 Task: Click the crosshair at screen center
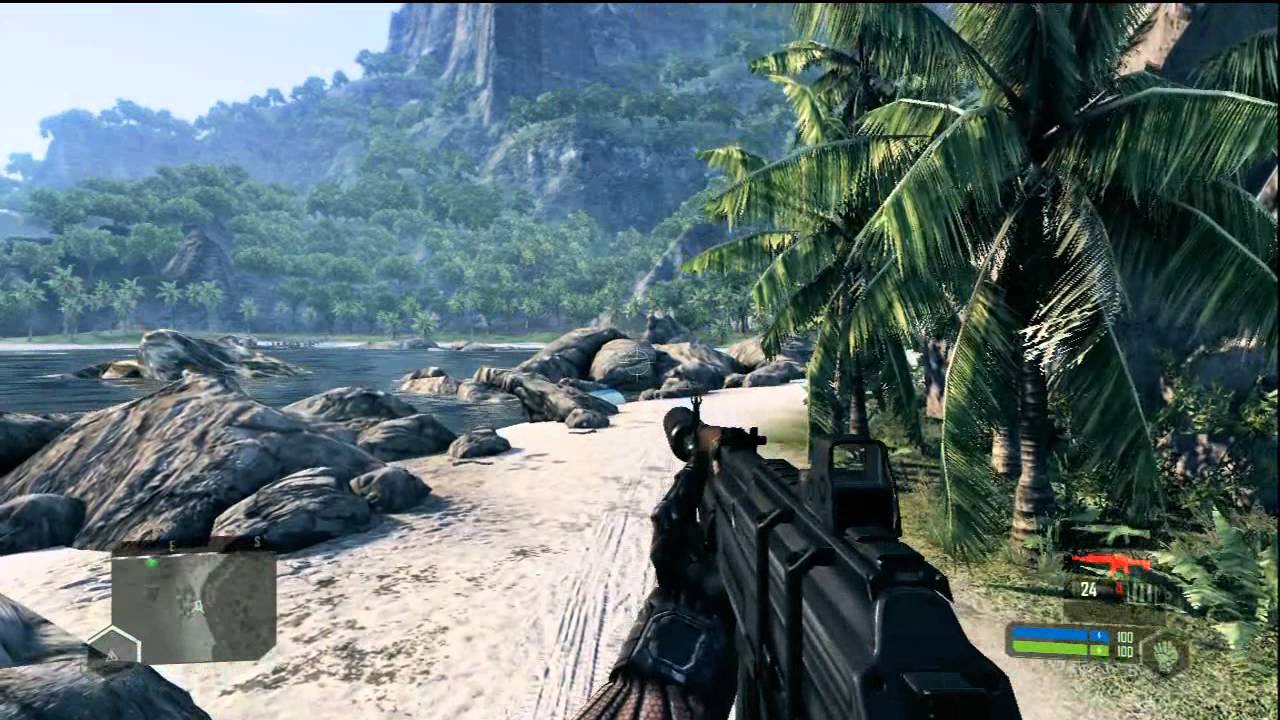(637, 360)
